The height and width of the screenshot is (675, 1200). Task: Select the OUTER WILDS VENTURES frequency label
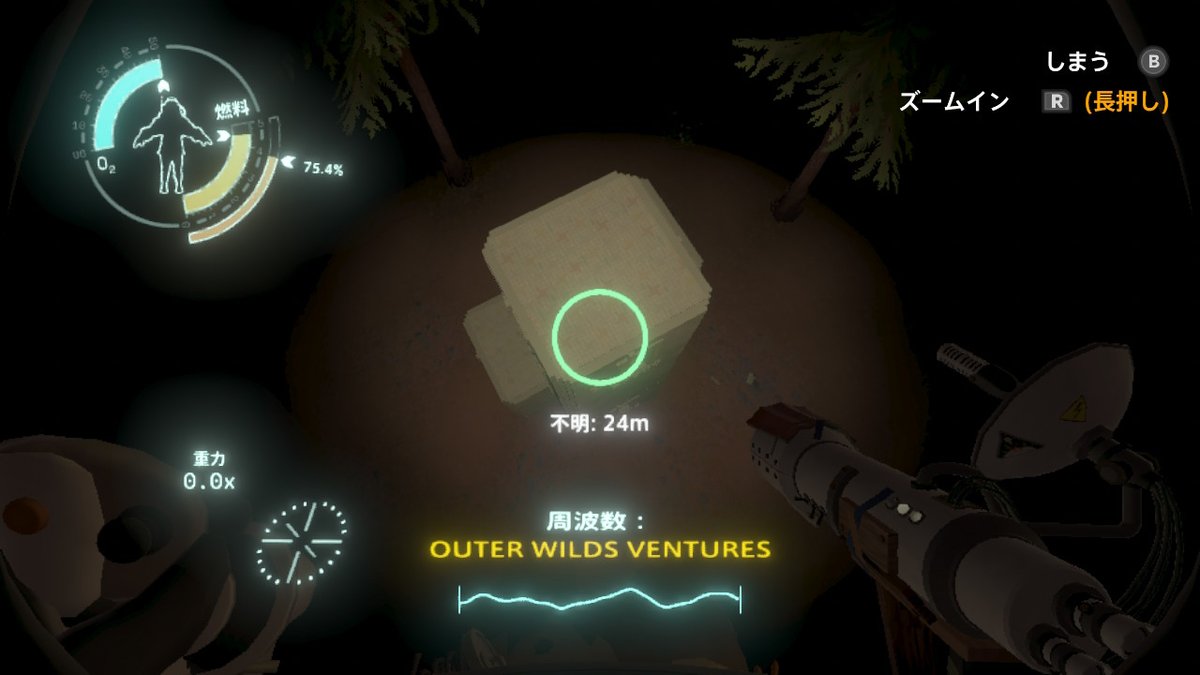coord(600,549)
